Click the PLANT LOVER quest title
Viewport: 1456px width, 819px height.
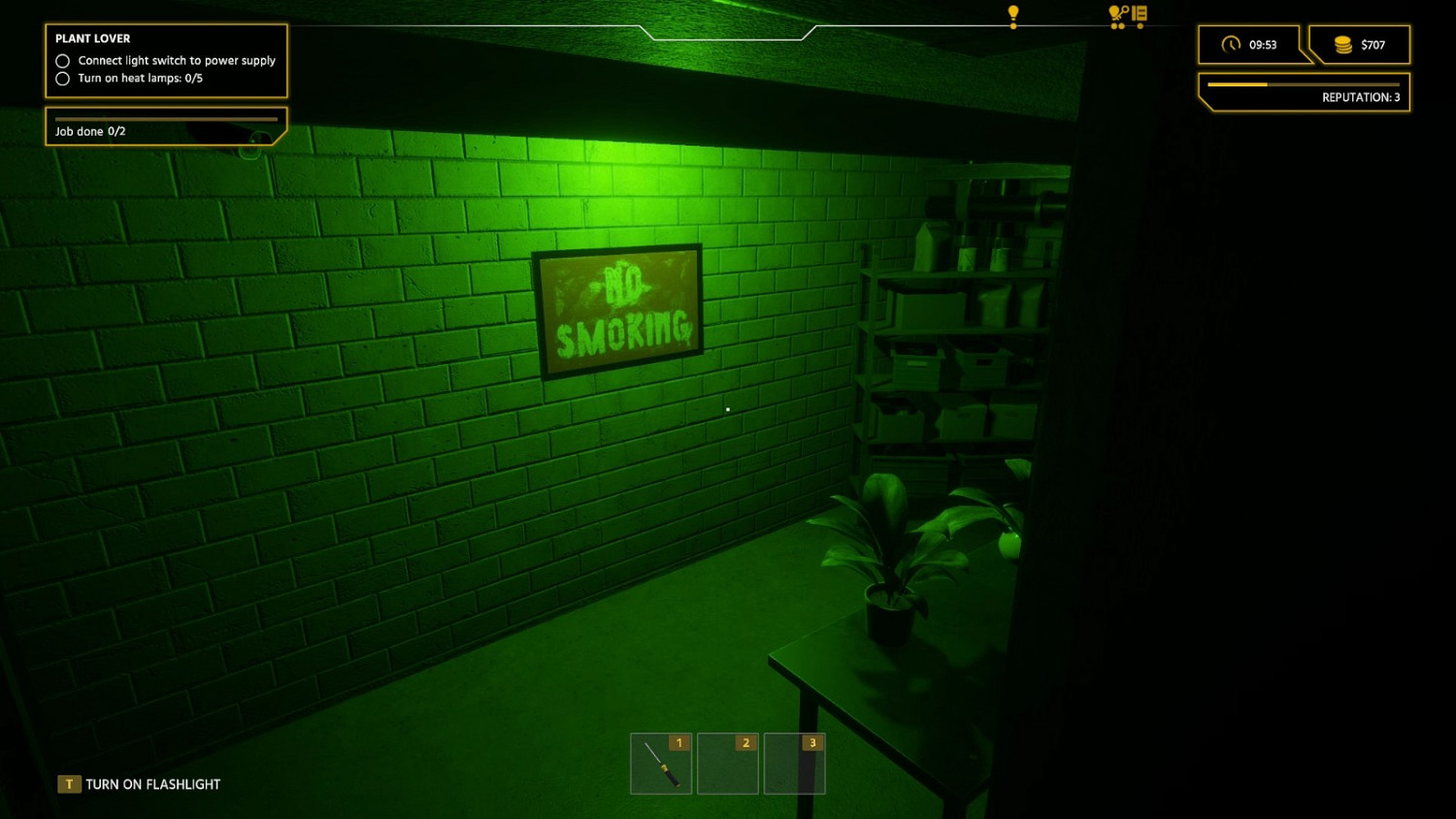click(x=92, y=38)
